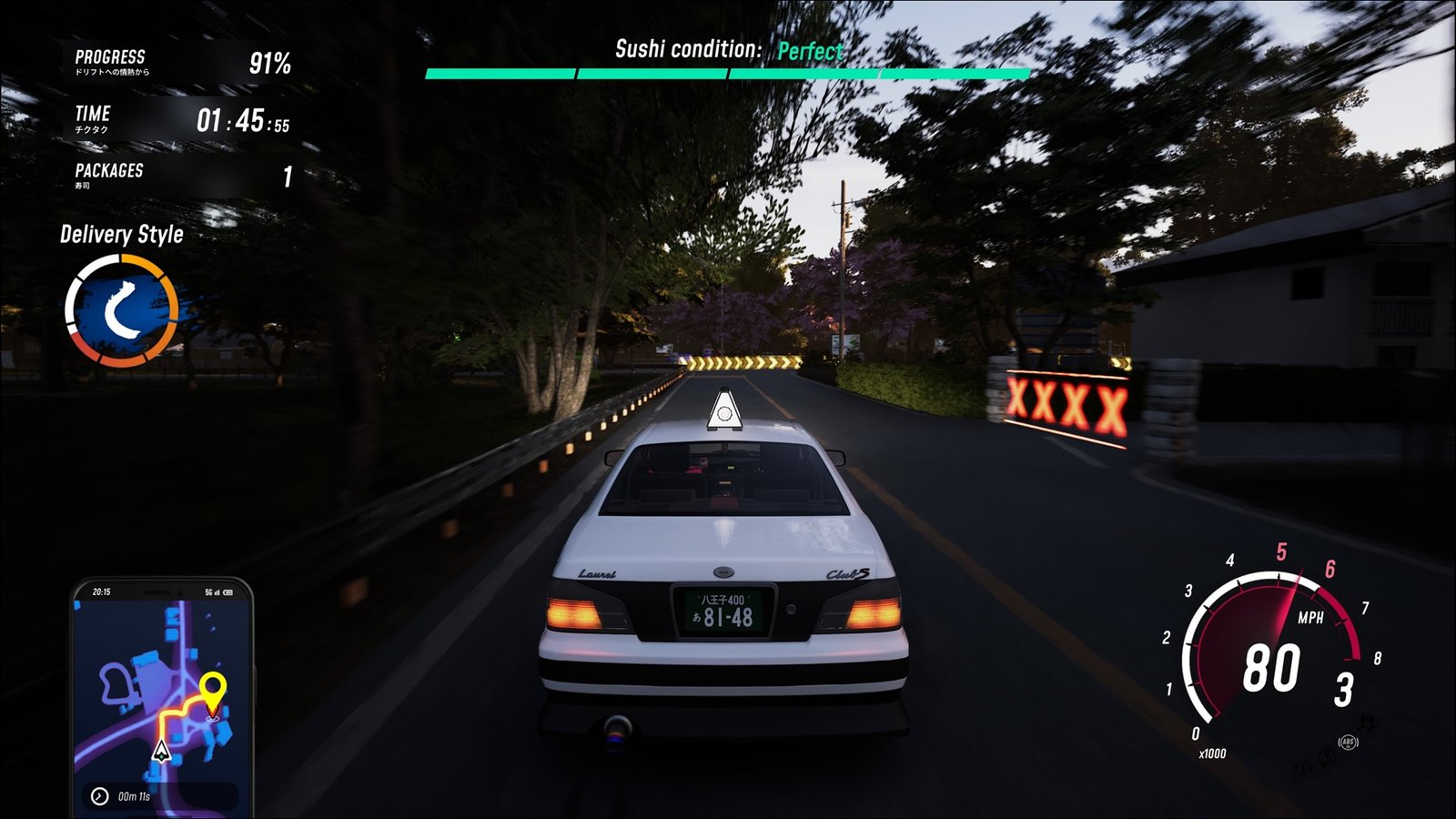
Task: Toggle the ABS indicator icon
Action: point(1348,743)
